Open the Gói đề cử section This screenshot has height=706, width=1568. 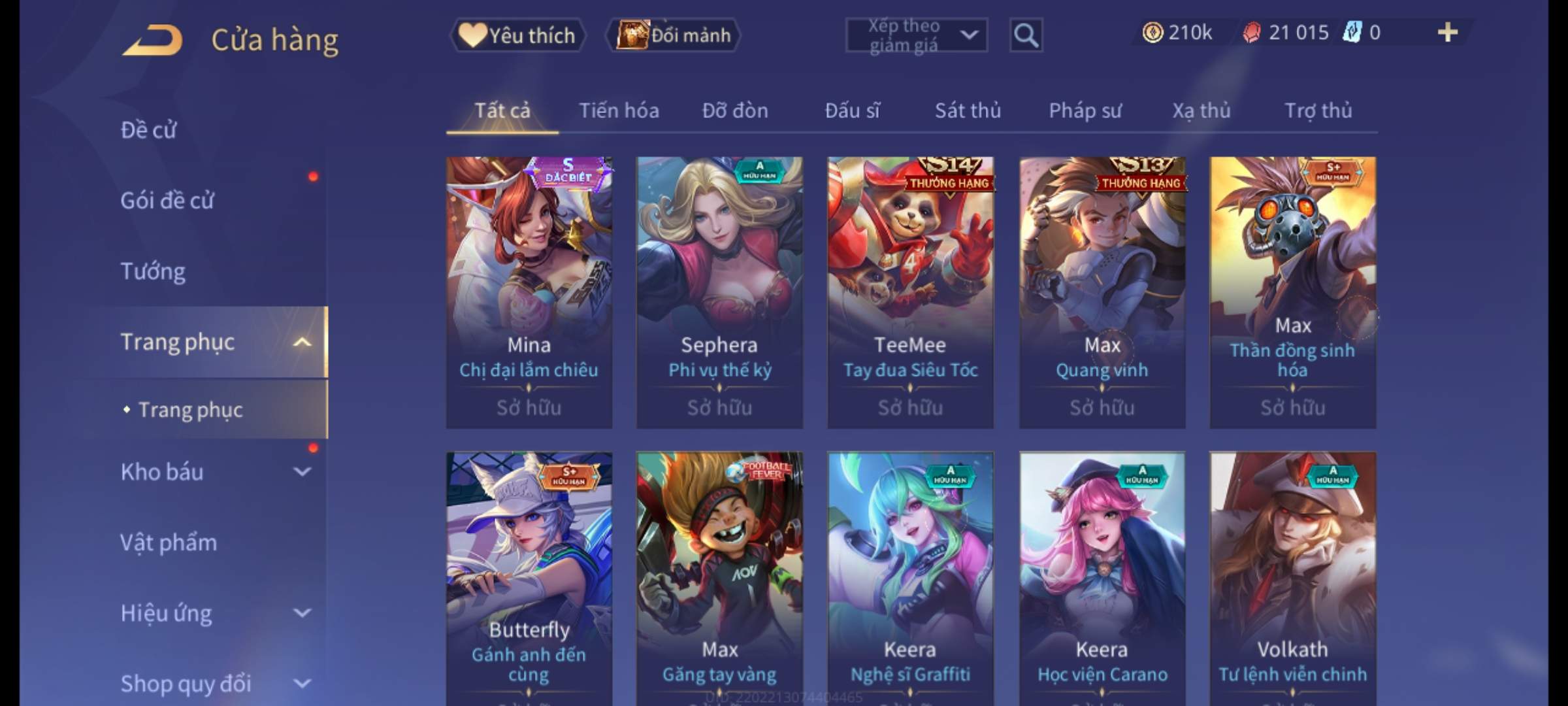tap(167, 201)
